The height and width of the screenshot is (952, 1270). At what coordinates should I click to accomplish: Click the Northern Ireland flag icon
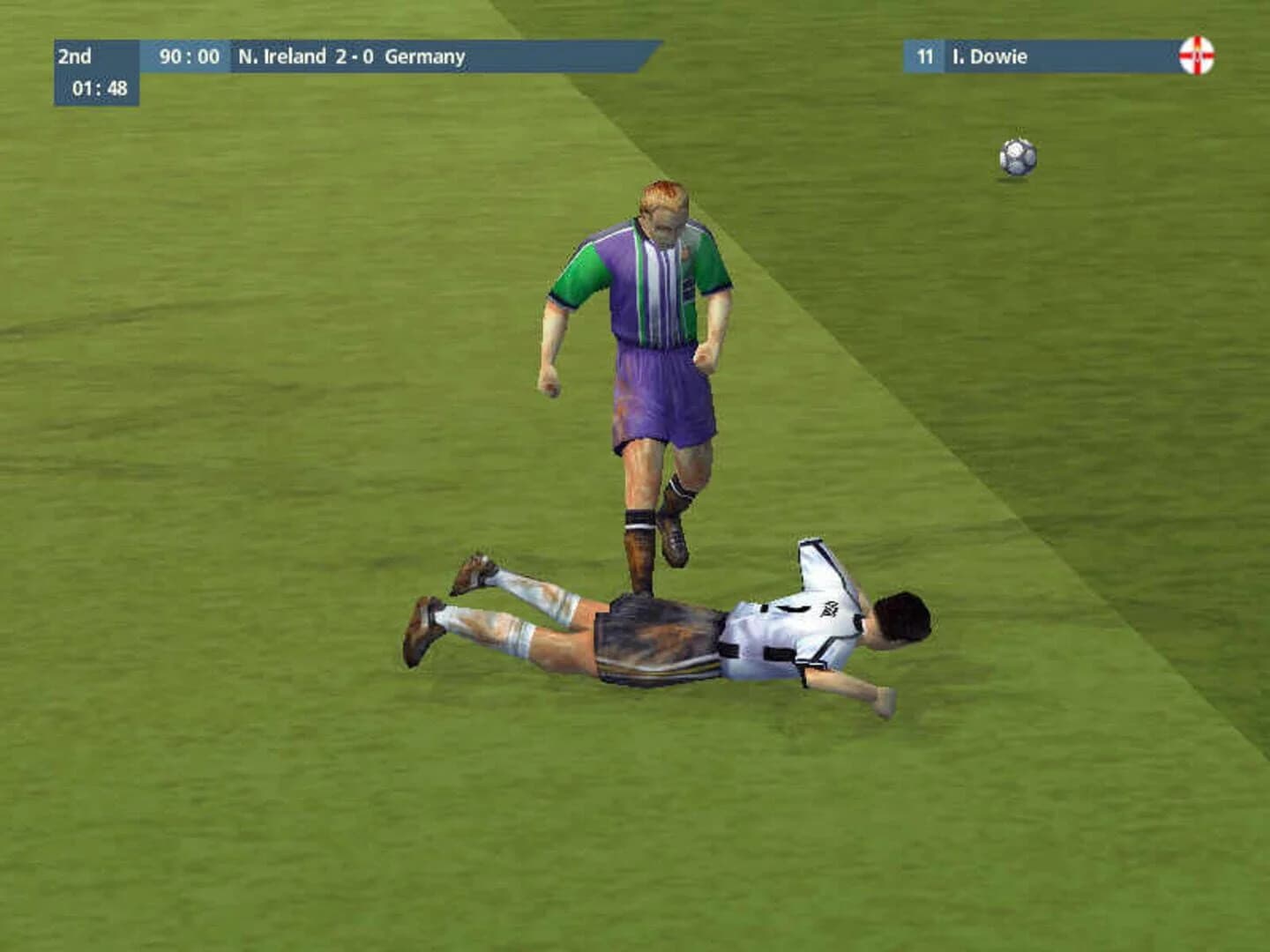point(1196,56)
